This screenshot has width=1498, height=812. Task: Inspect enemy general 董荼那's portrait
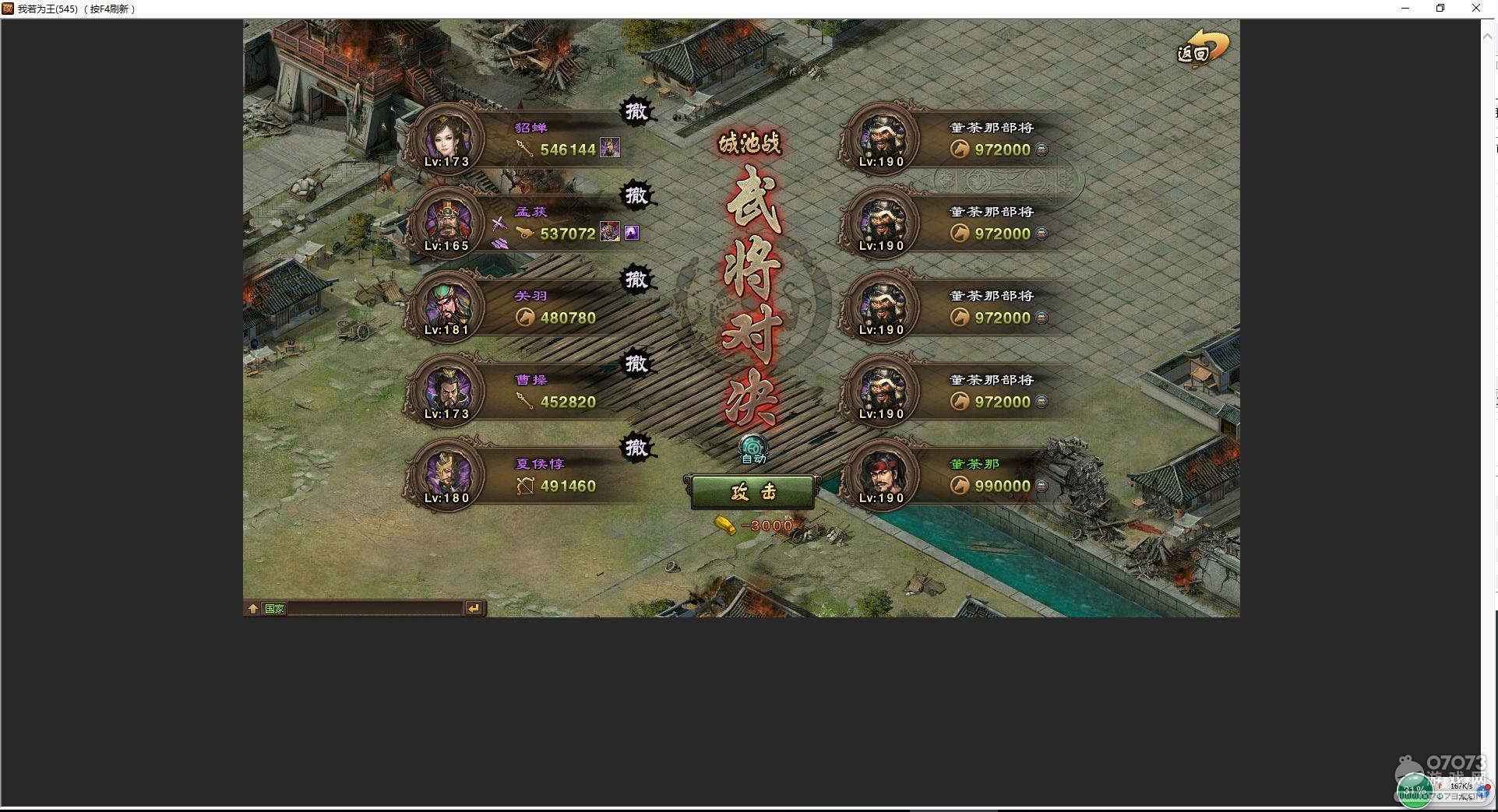click(881, 475)
